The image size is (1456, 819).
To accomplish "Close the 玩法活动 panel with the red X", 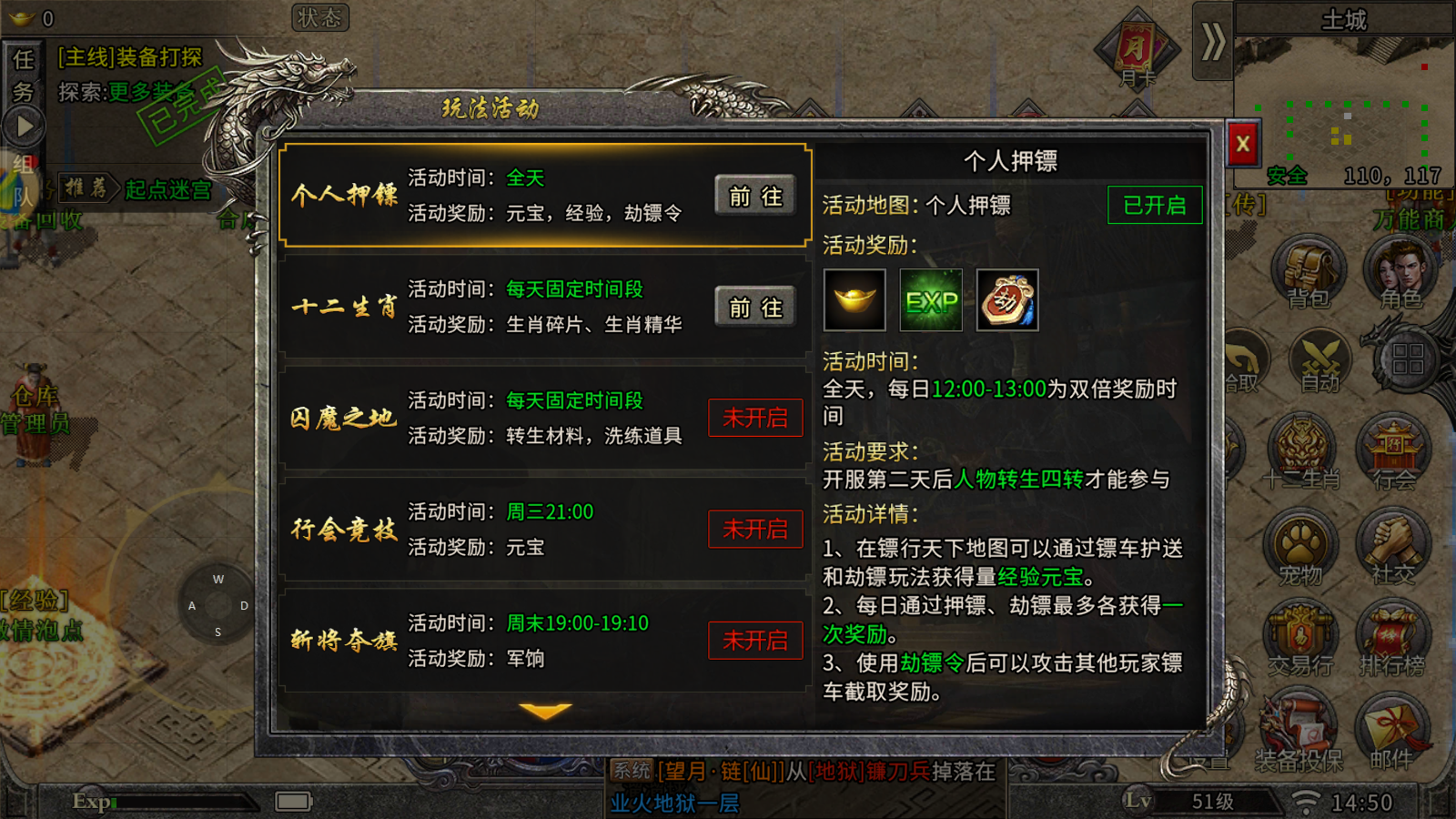I will point(1242,144).
